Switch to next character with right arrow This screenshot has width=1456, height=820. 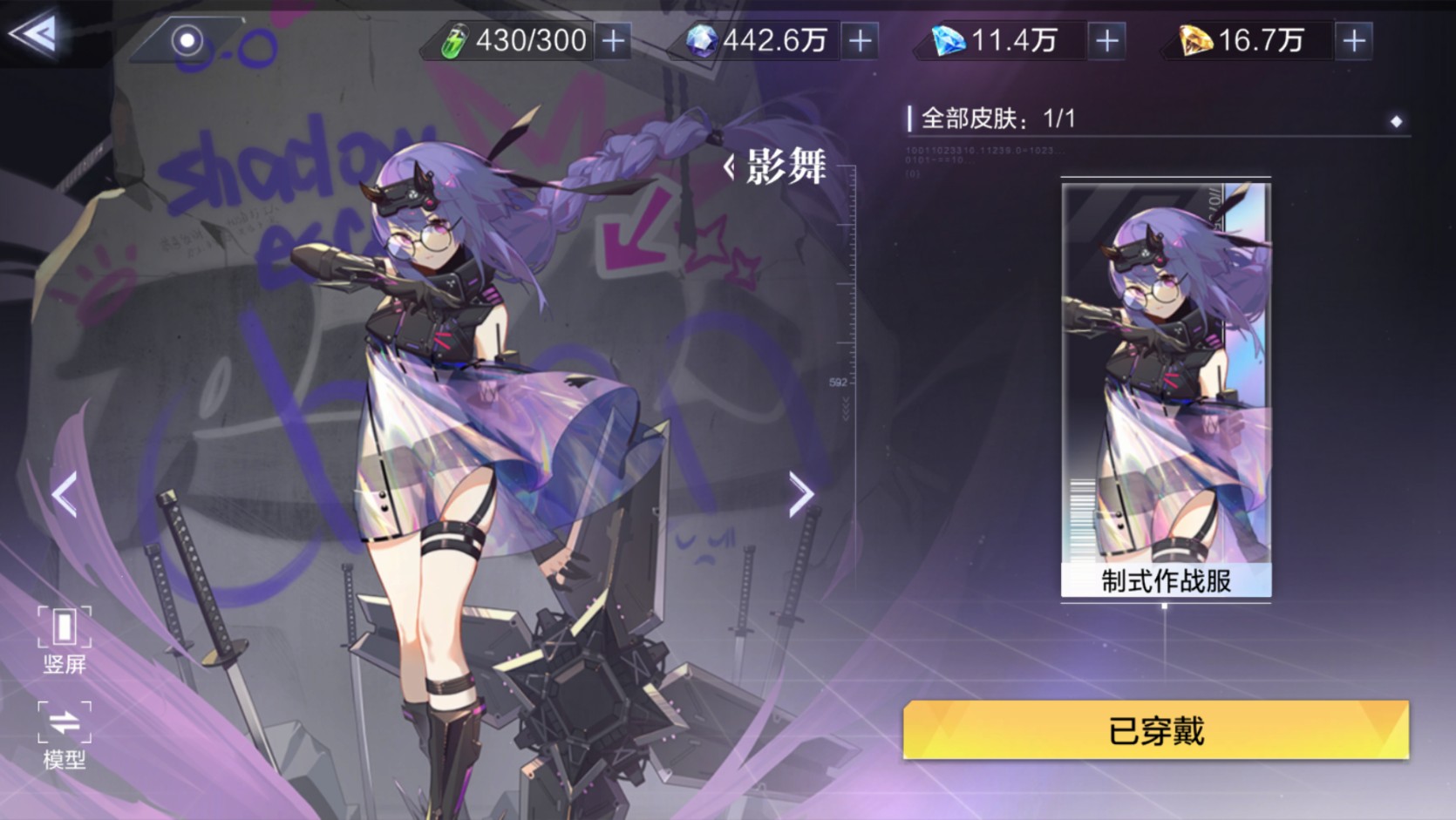[801, 495]
